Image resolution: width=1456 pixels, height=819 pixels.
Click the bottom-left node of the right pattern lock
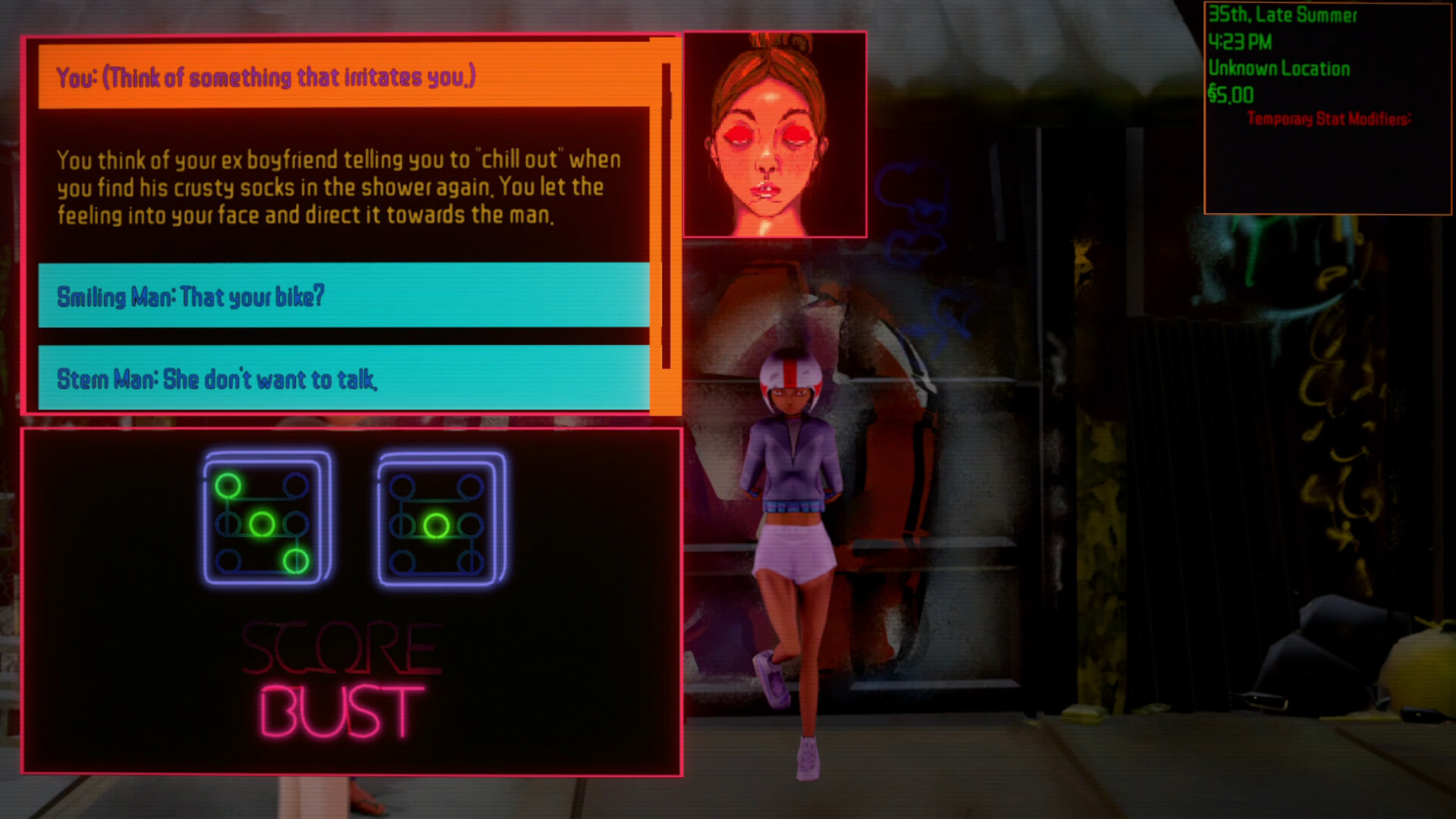coord(403,563)
